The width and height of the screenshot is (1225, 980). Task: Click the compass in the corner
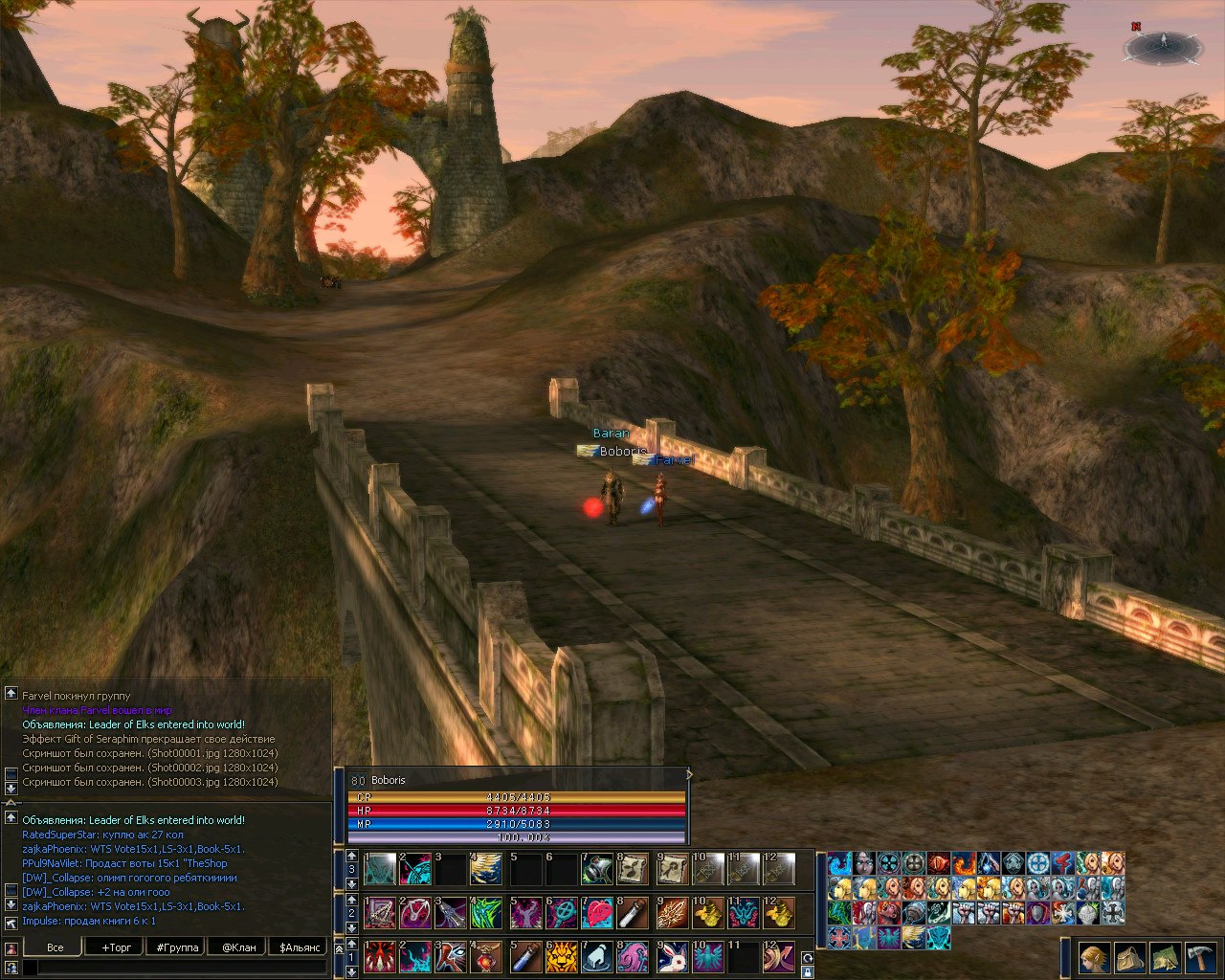(x=1163, y=46)
